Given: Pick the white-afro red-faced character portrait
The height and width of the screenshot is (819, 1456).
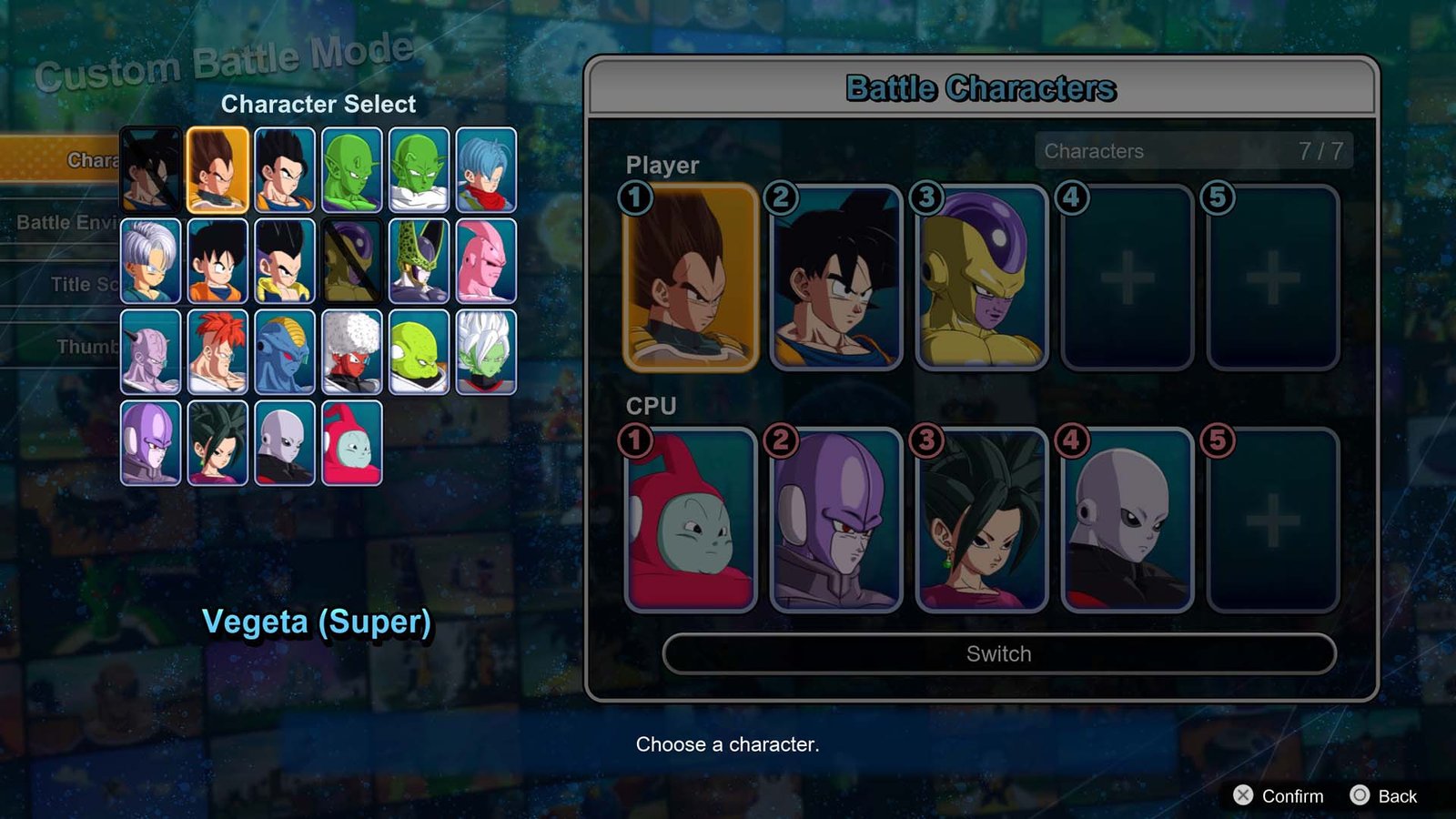Looking at the screenshot, I should coord(351,351).
